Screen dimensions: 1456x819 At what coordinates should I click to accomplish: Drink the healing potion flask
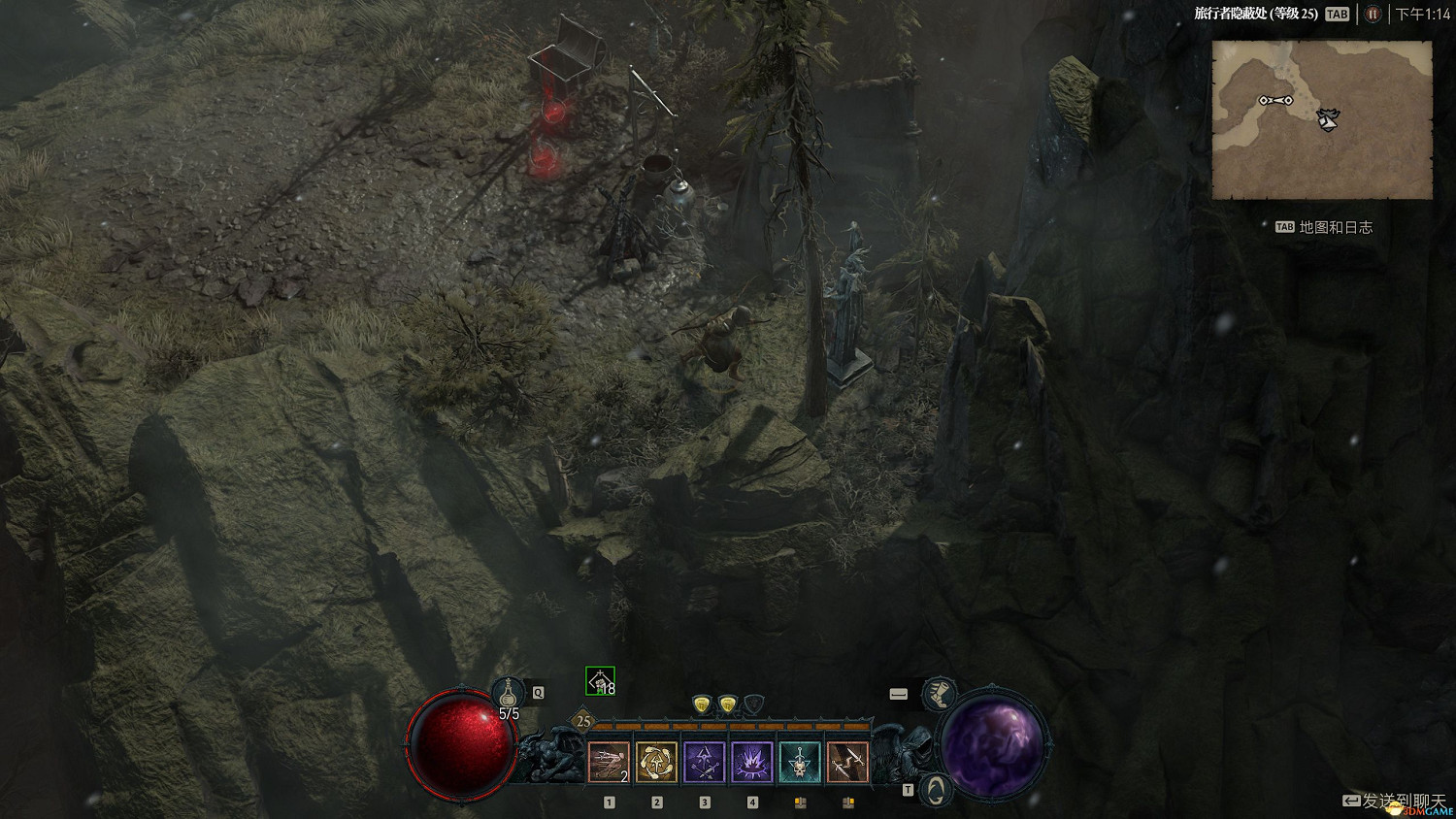(x=508, y=694)
